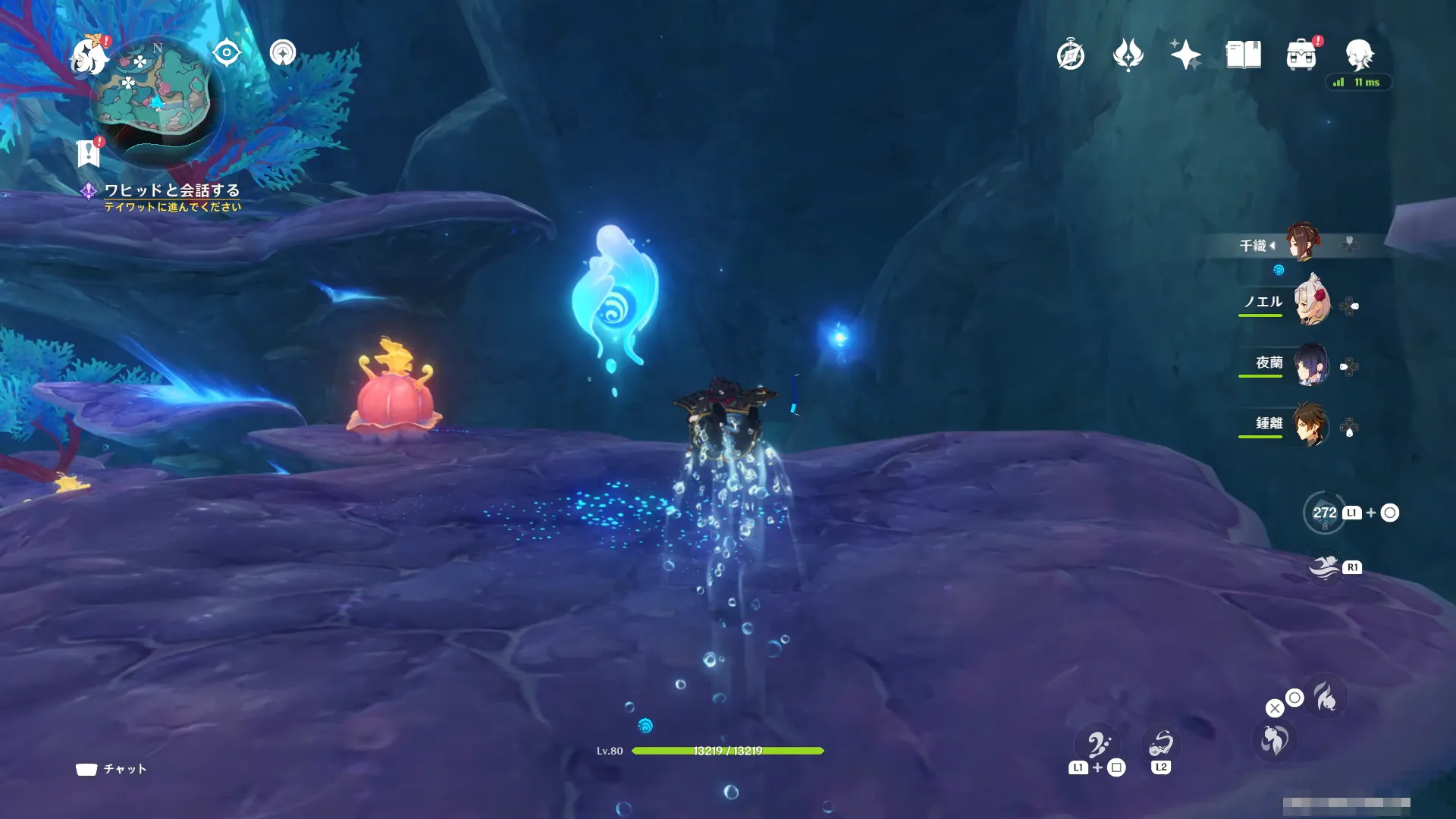The width and height of the screenshot is (1456, 819).
Task: Open the inventory backpack icon
Action: pos(1301,55)
